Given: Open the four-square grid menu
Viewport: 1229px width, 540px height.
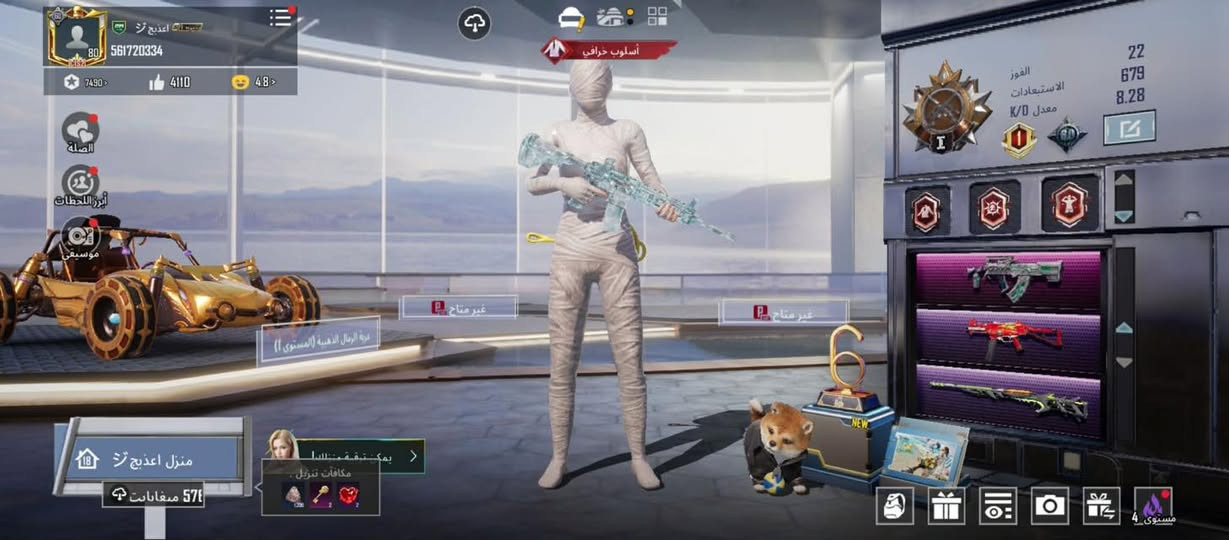Looking at the screenshot, I should (657, 16).
